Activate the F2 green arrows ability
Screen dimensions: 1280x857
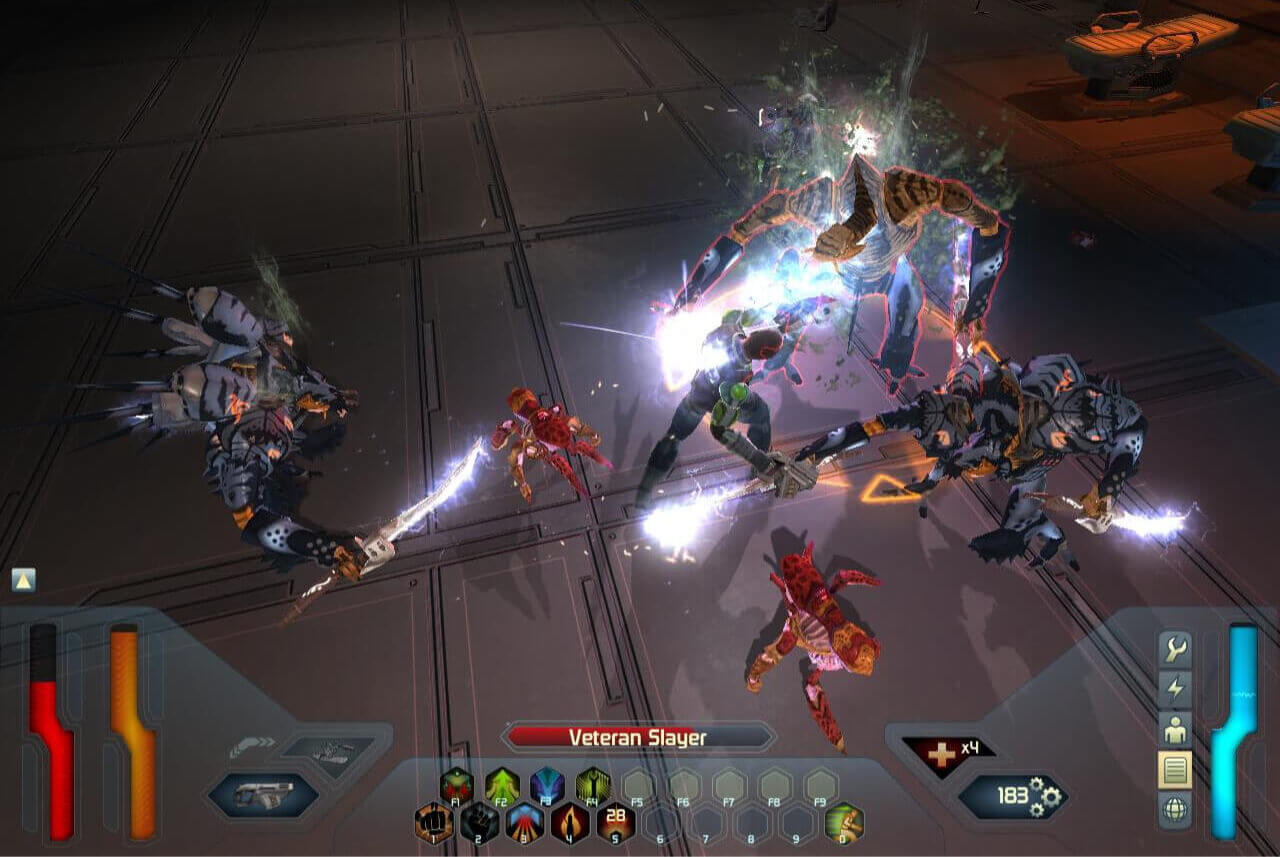pos(502,786)
